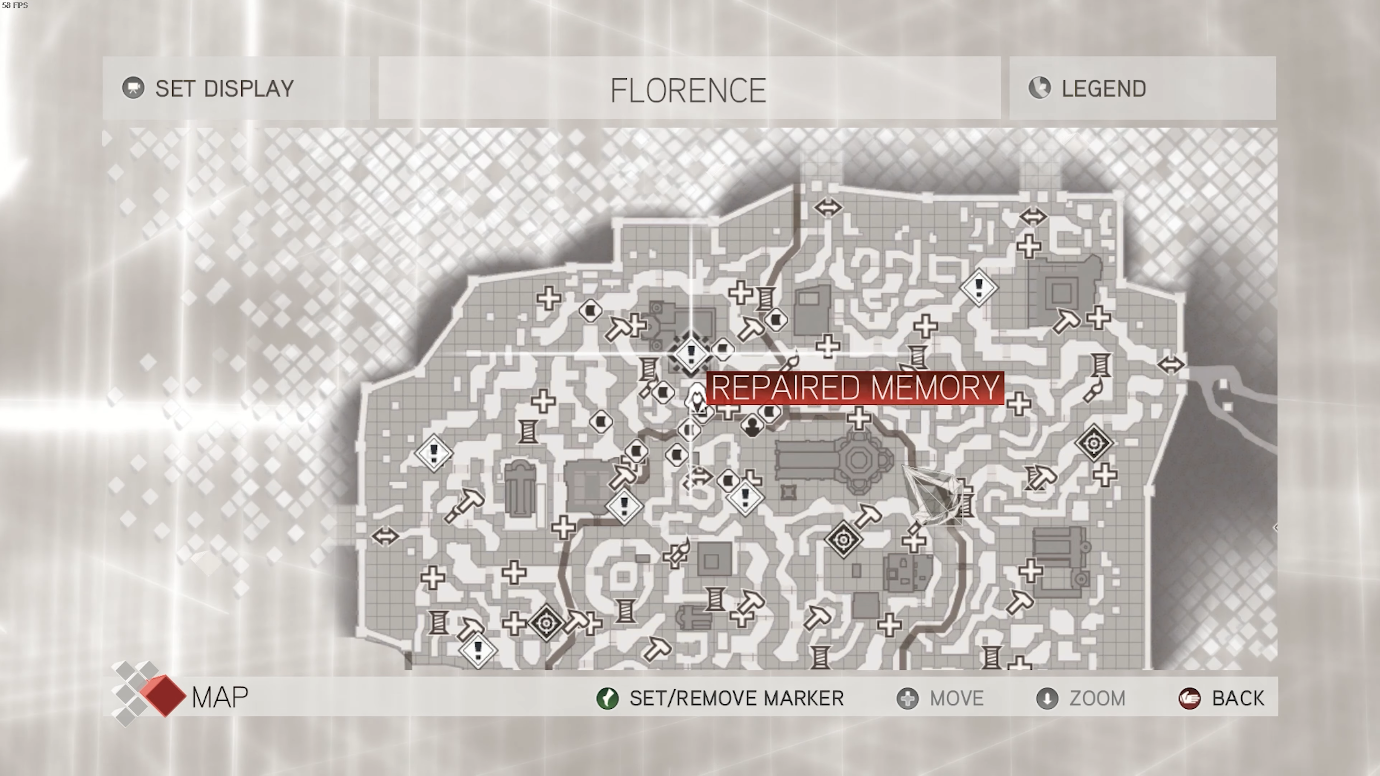Open the map Legend
The height and width of the screenshot is (776, 1380).
1141,88
